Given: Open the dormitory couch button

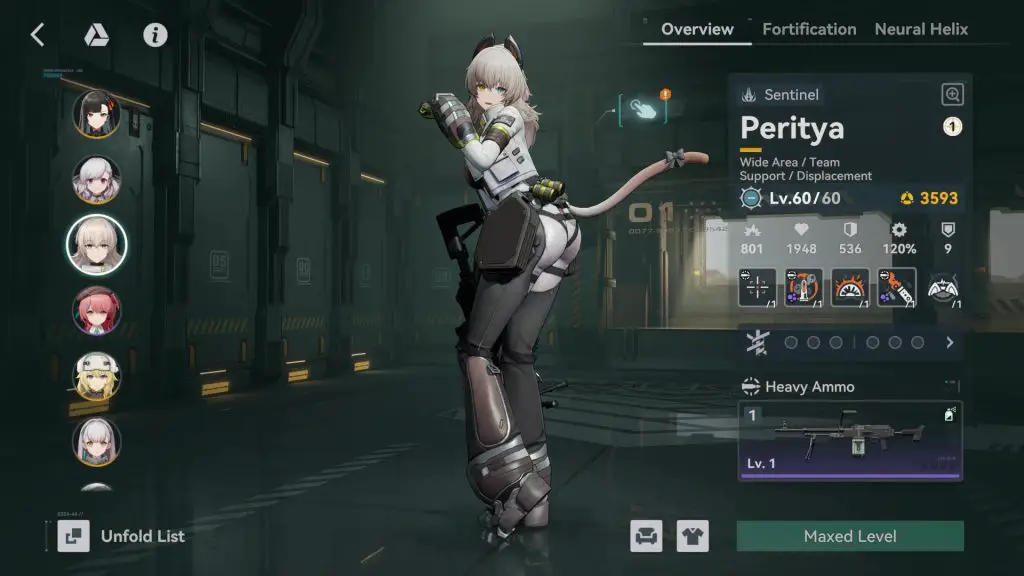Looking at the screenshot, I should [x=646, y=536].
